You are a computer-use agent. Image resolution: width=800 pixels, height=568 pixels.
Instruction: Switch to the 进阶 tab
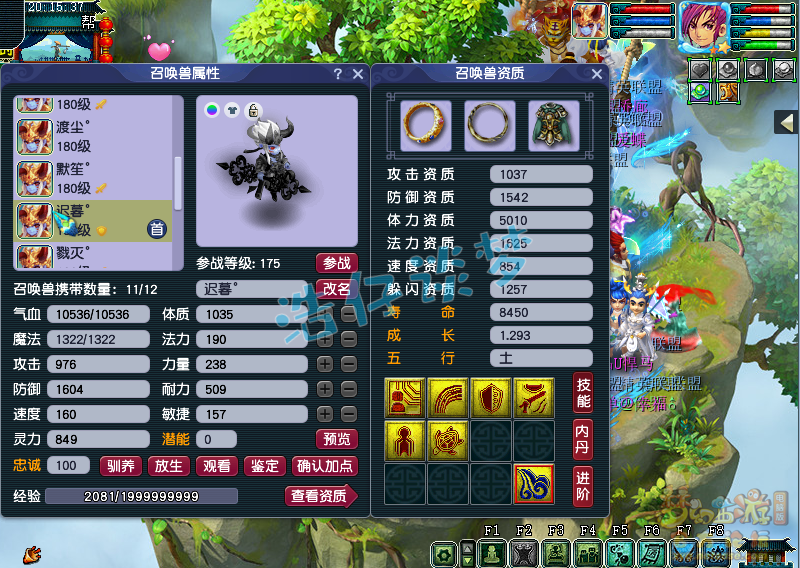tap(583, 485)
